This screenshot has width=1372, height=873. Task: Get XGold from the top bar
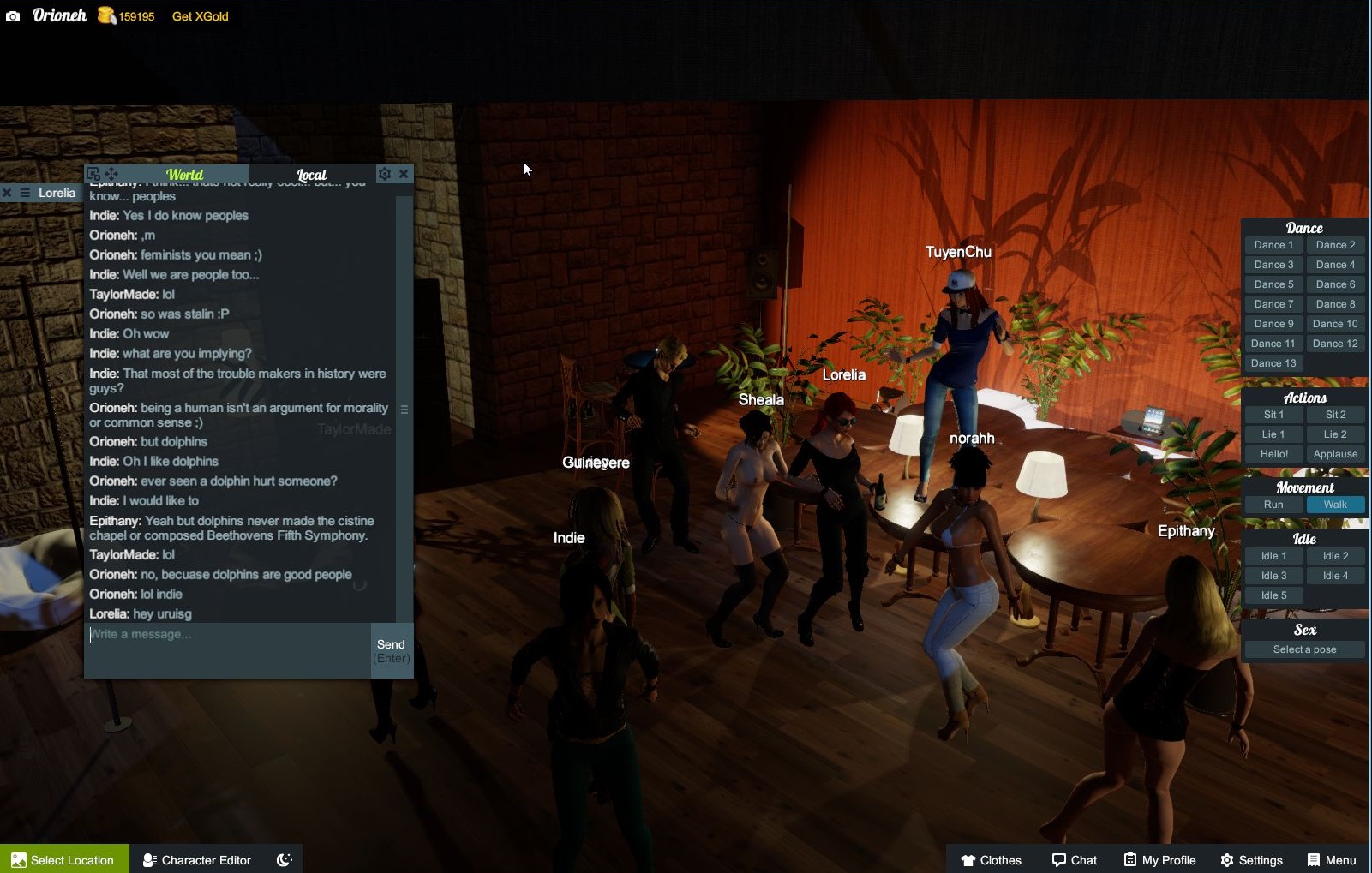point(200,16)
